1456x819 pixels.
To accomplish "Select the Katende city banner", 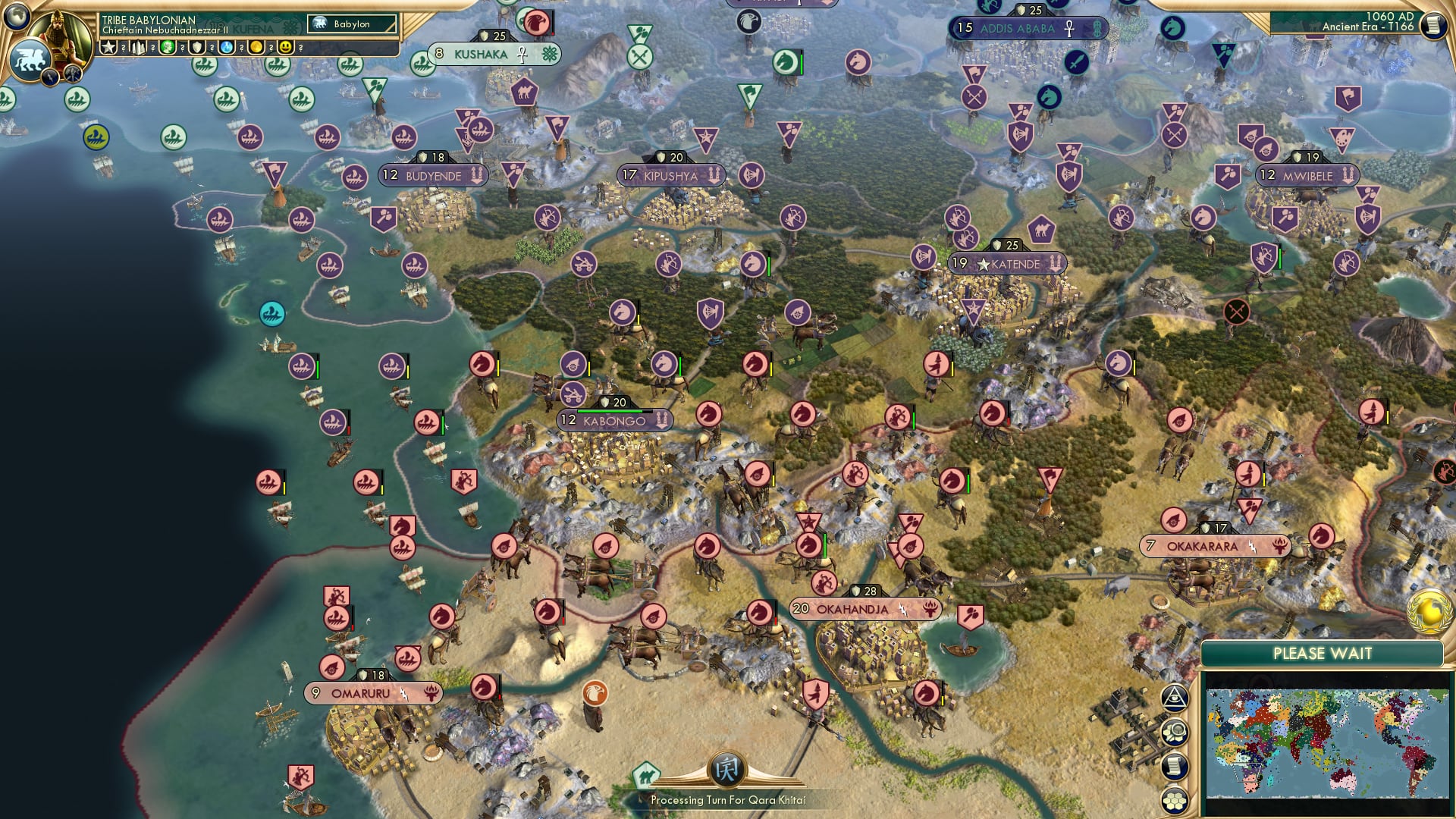I will tap(1009, 265).
